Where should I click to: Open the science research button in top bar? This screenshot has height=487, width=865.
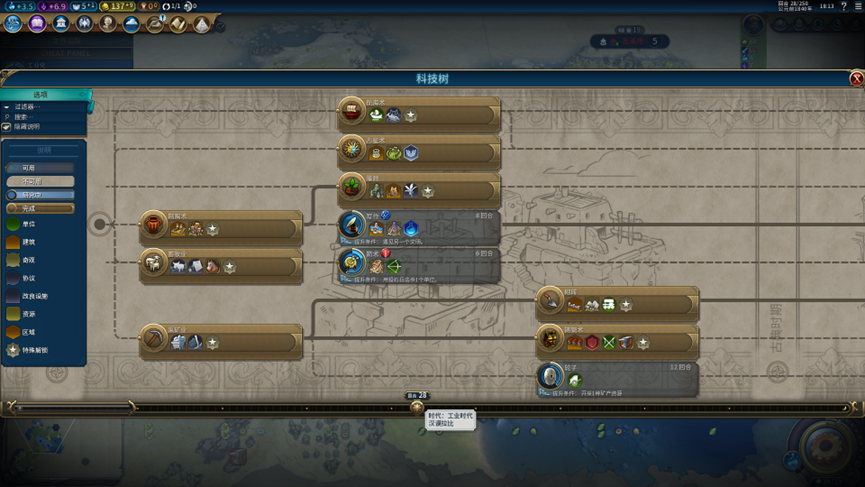(x=12, y=23)
